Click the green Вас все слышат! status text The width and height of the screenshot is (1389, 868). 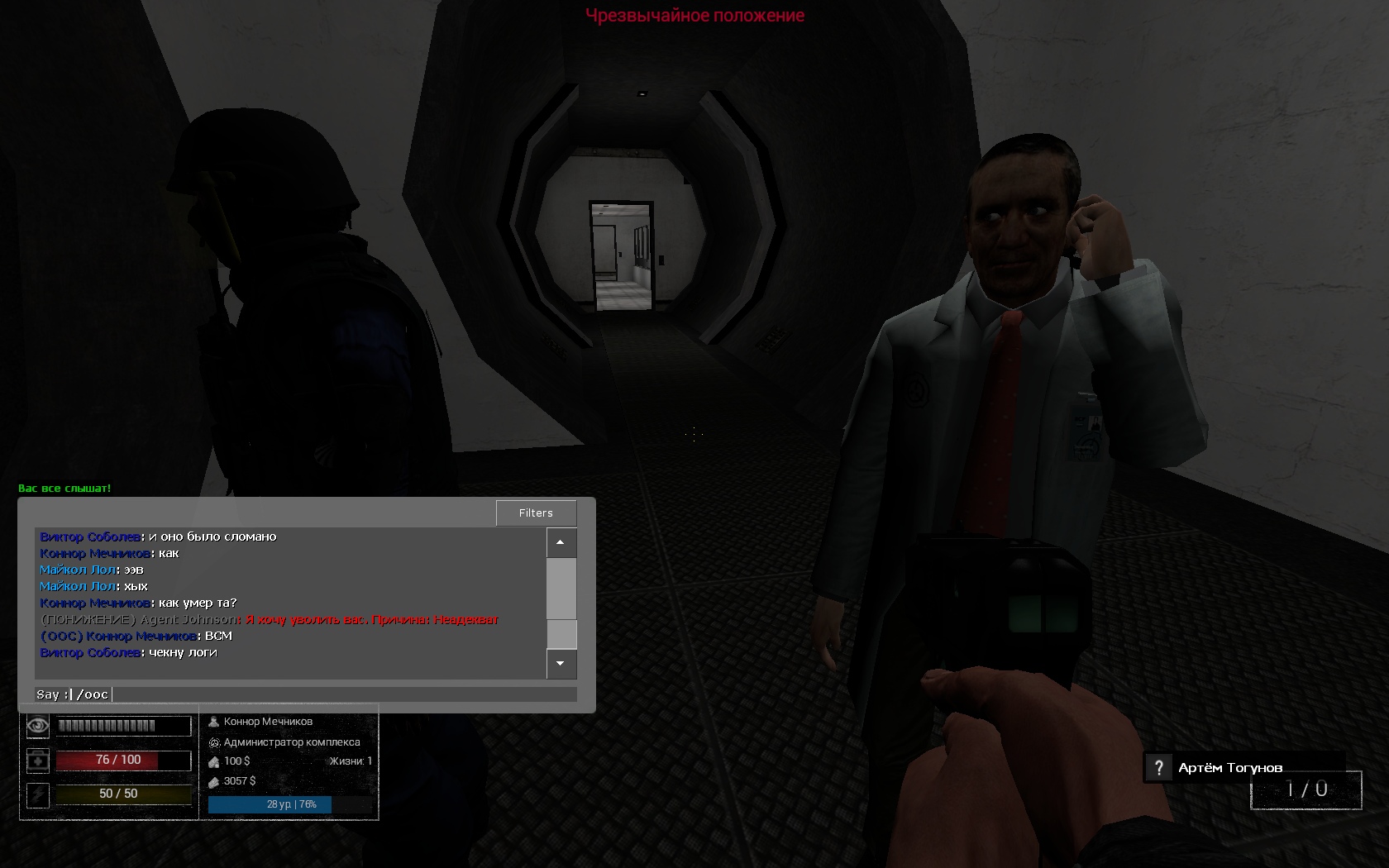coord(64,487)
